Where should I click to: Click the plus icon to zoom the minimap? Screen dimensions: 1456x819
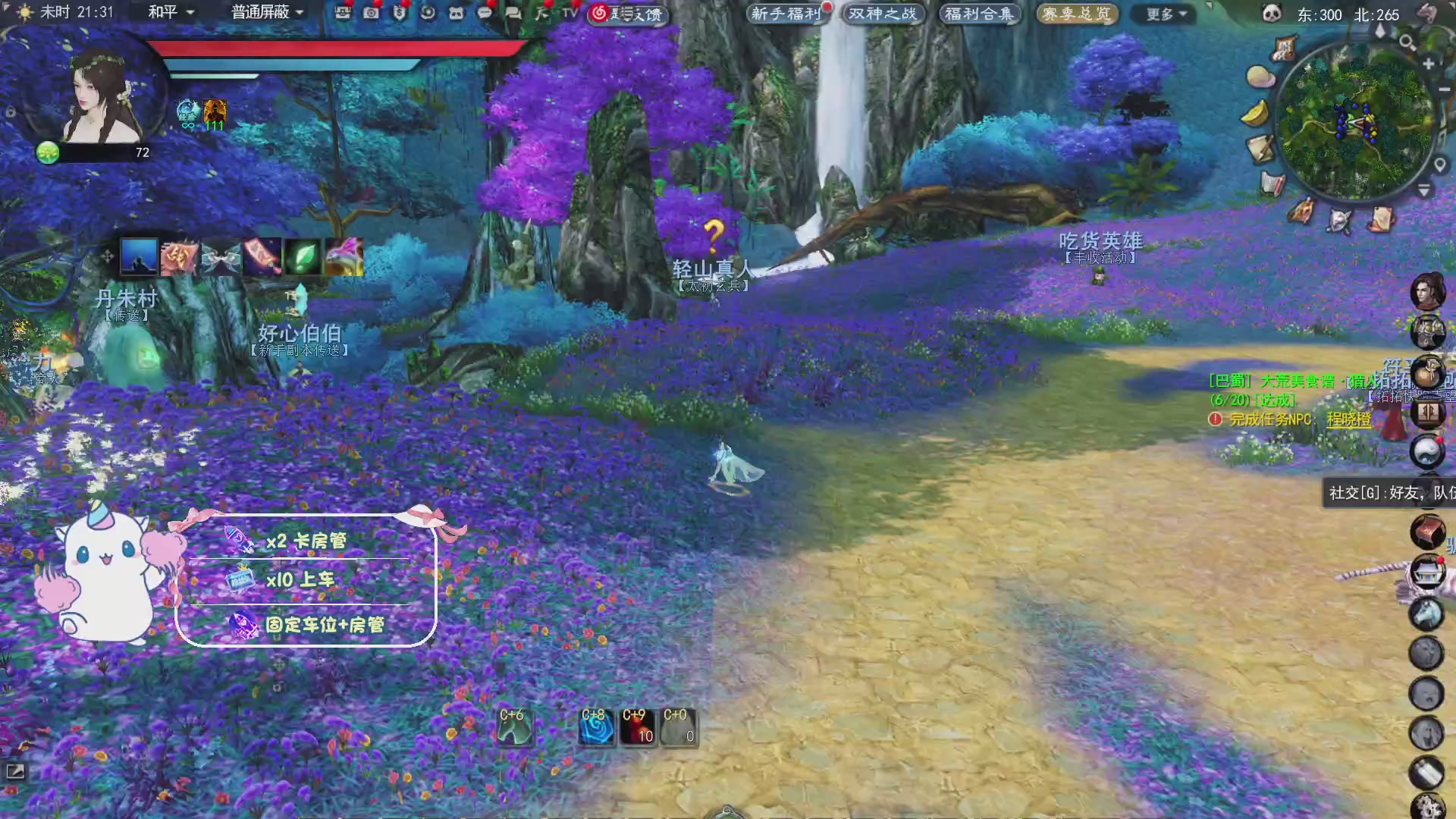[1428, 64]
